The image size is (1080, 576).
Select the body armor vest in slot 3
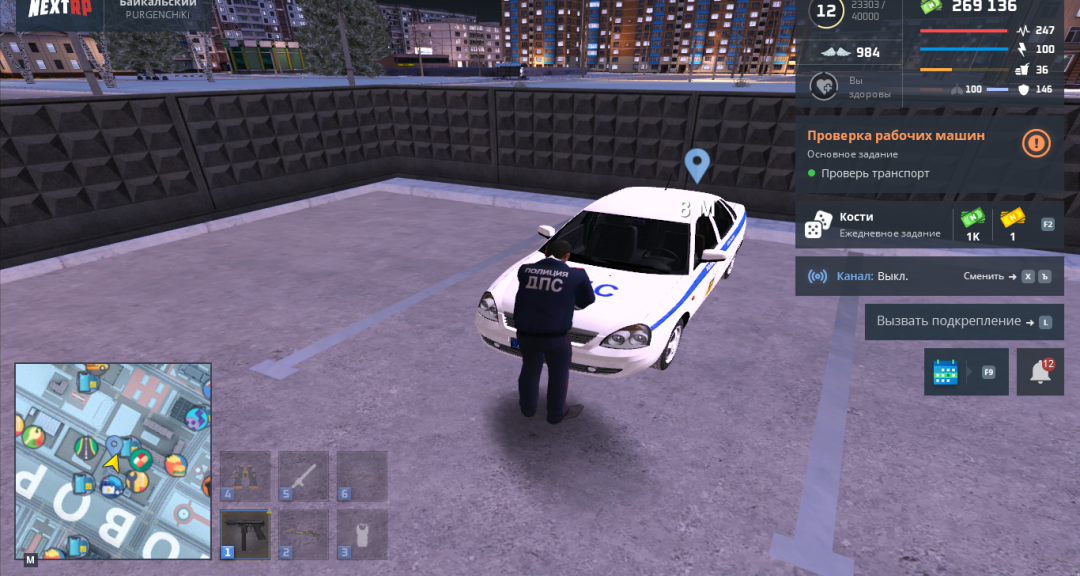click(x=361, y=534)
